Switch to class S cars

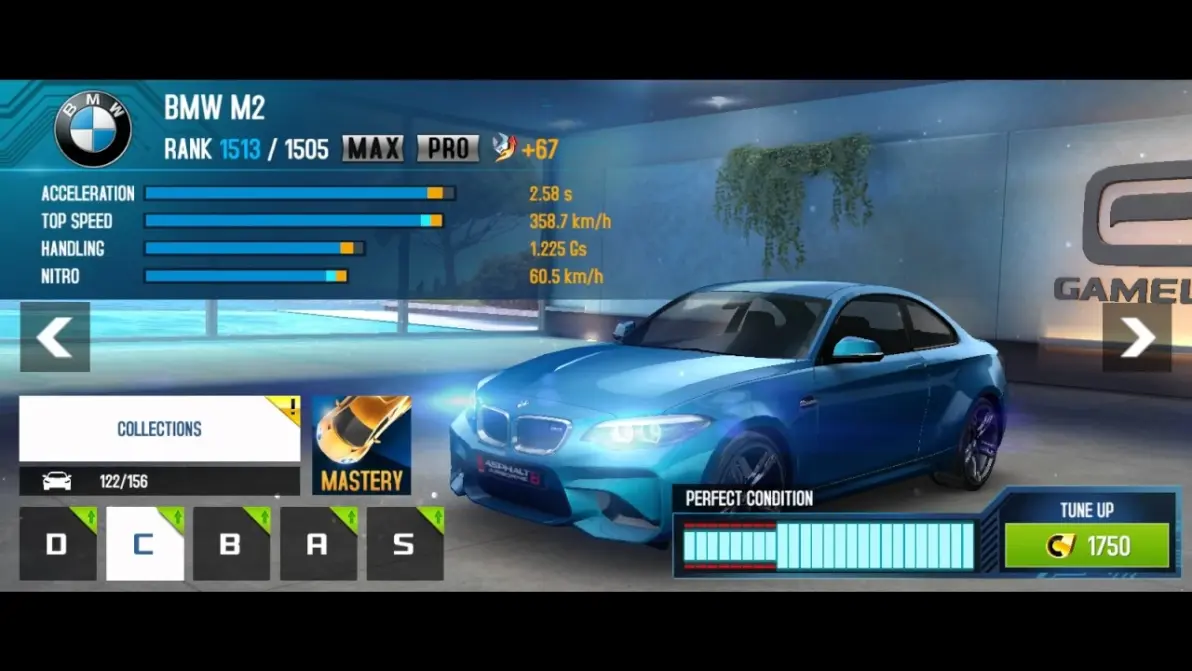point(405,544)
